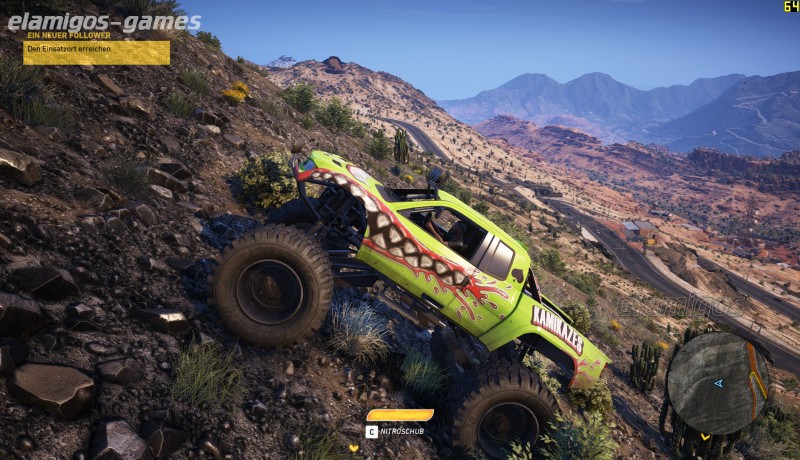Select the Den Einsatzort erreichen objective
800x460 pixels.
point(96,52)
